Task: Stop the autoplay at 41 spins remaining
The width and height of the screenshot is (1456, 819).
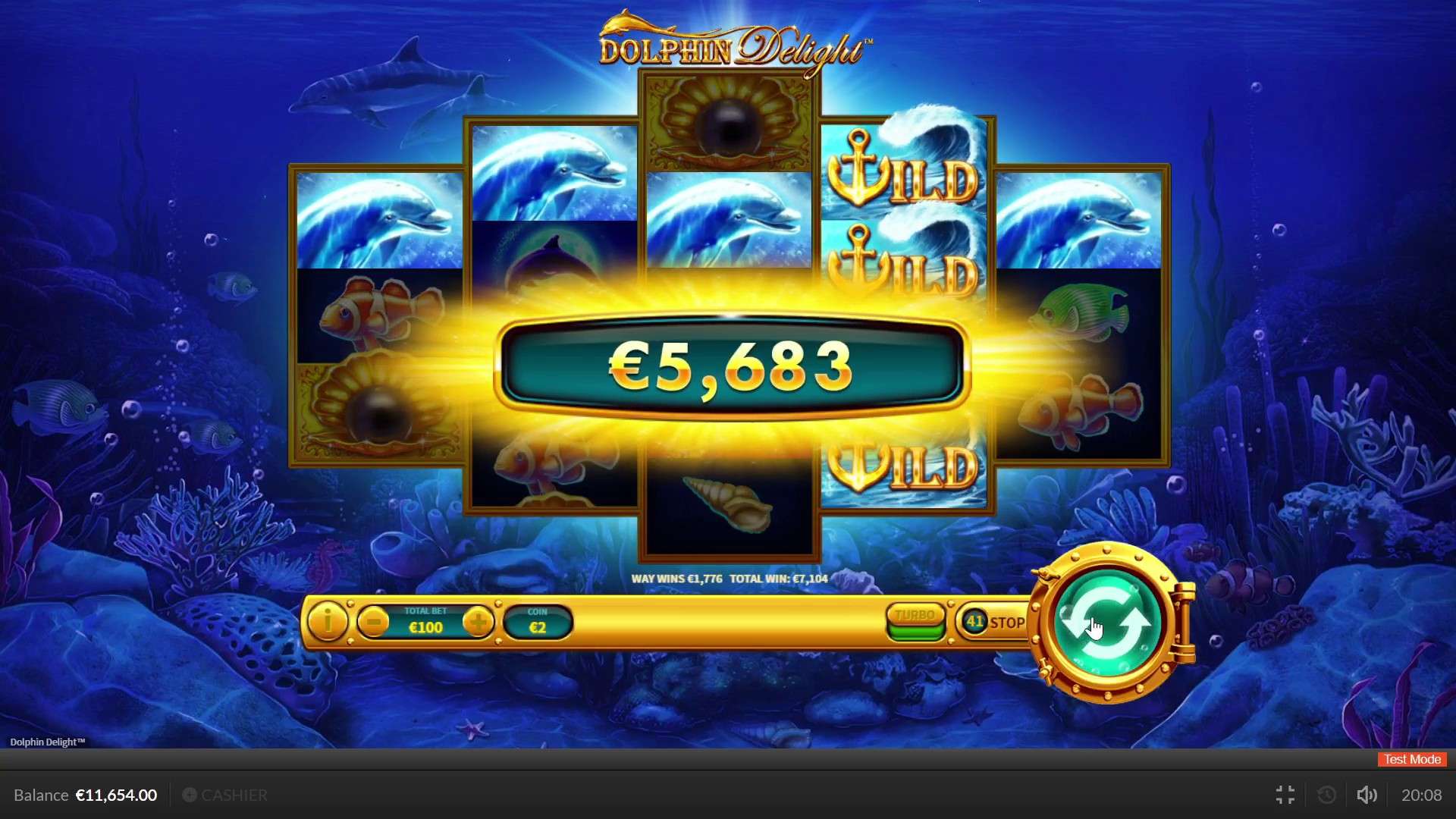Action: 993,622
